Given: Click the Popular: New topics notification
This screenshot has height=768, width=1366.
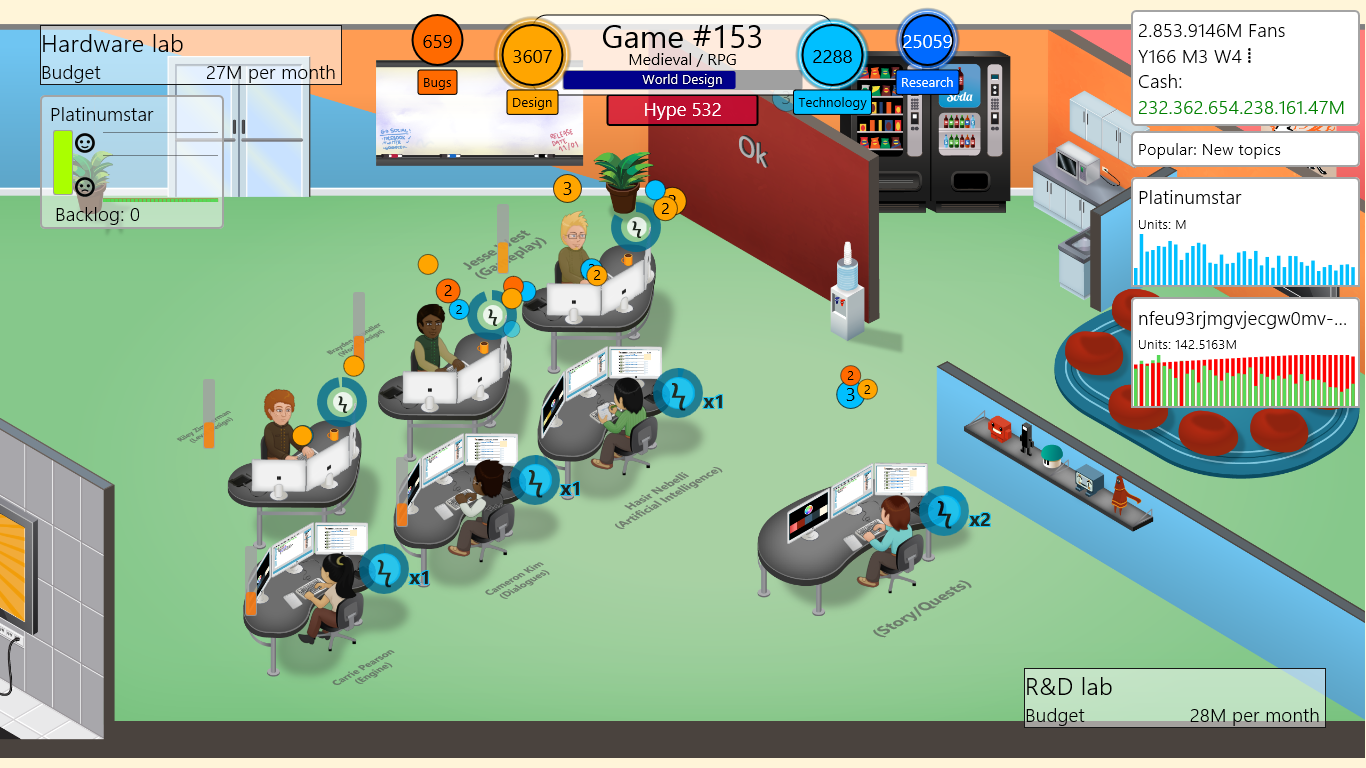Looking at the screenshot, I should click(x=1244, y=149).
